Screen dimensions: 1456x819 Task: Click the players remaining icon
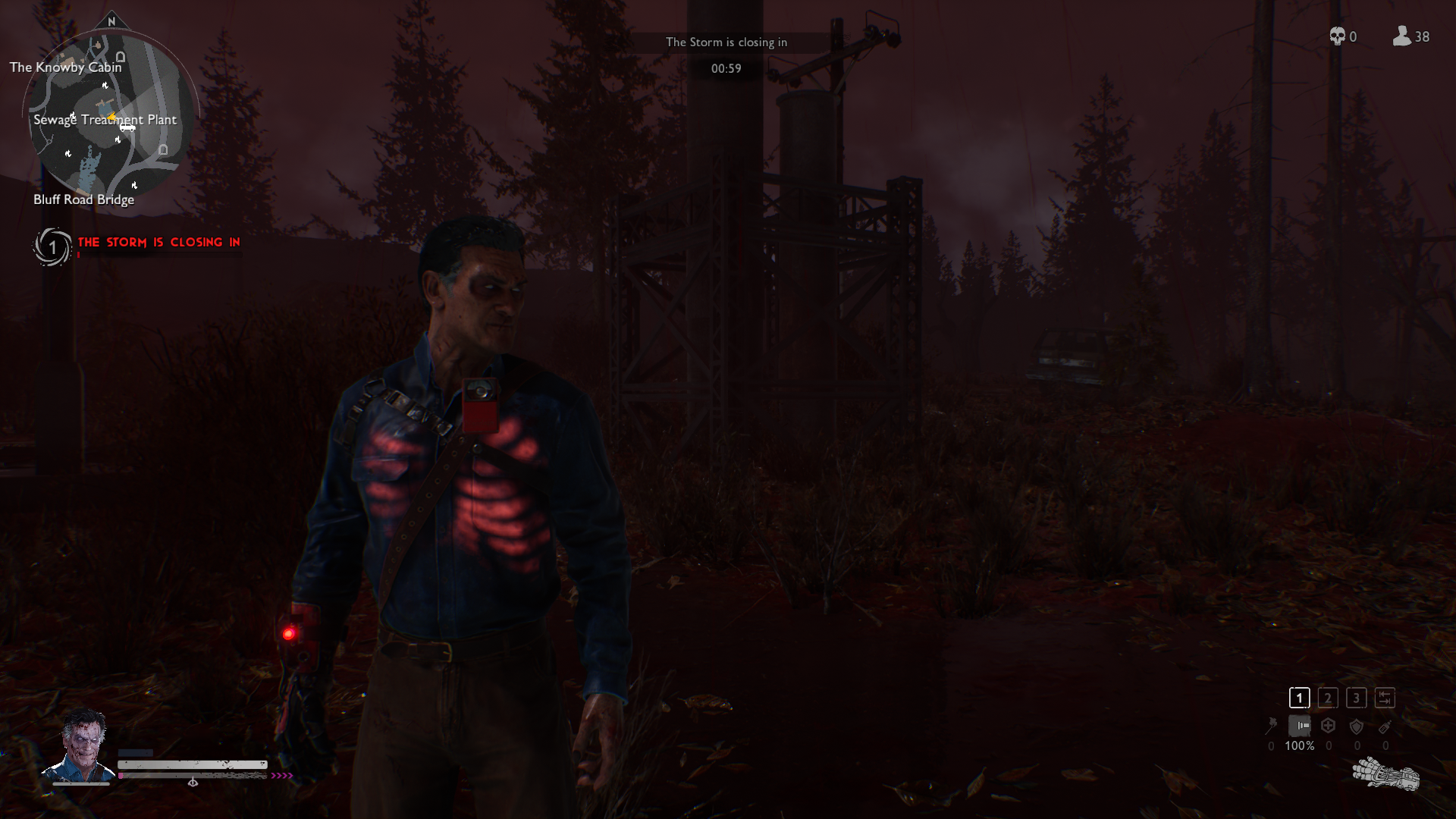[x=1401, y=36]
